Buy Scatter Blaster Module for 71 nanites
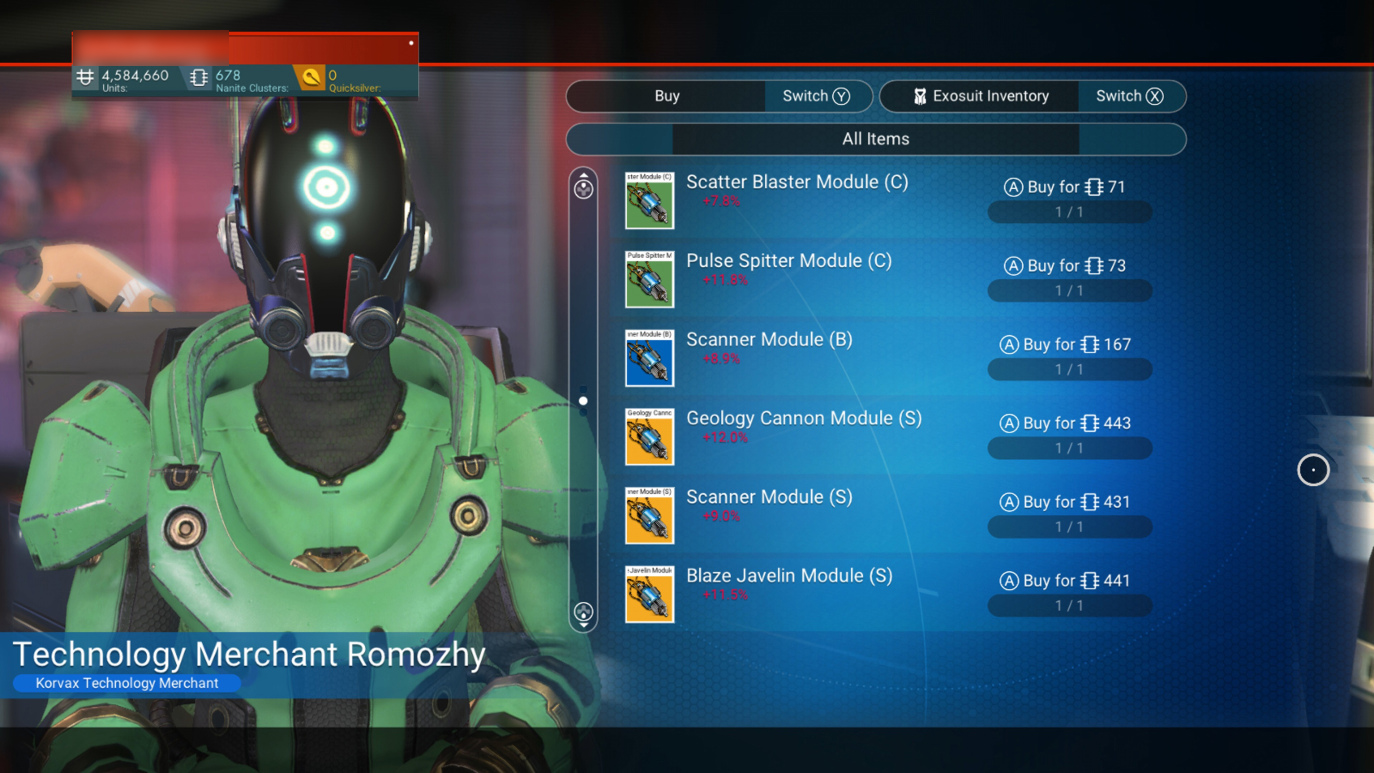The height and width of the screenshot is (773, 1374). (1065, 187)
